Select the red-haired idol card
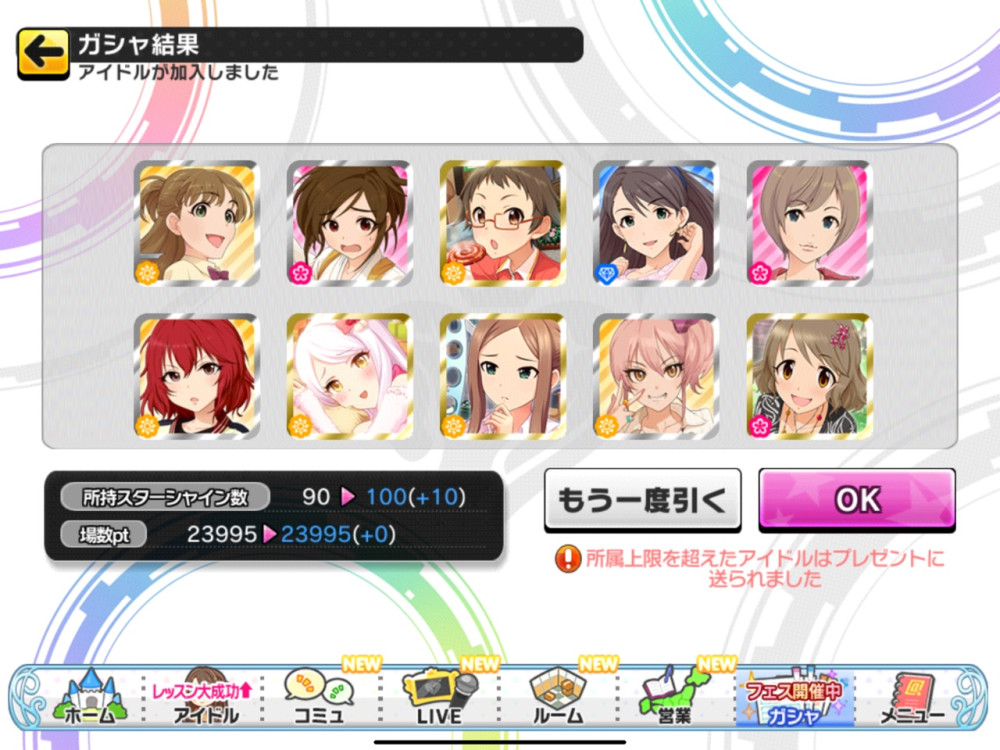Viewport: 1000px width, 750px height. click(x=195, y=377)
